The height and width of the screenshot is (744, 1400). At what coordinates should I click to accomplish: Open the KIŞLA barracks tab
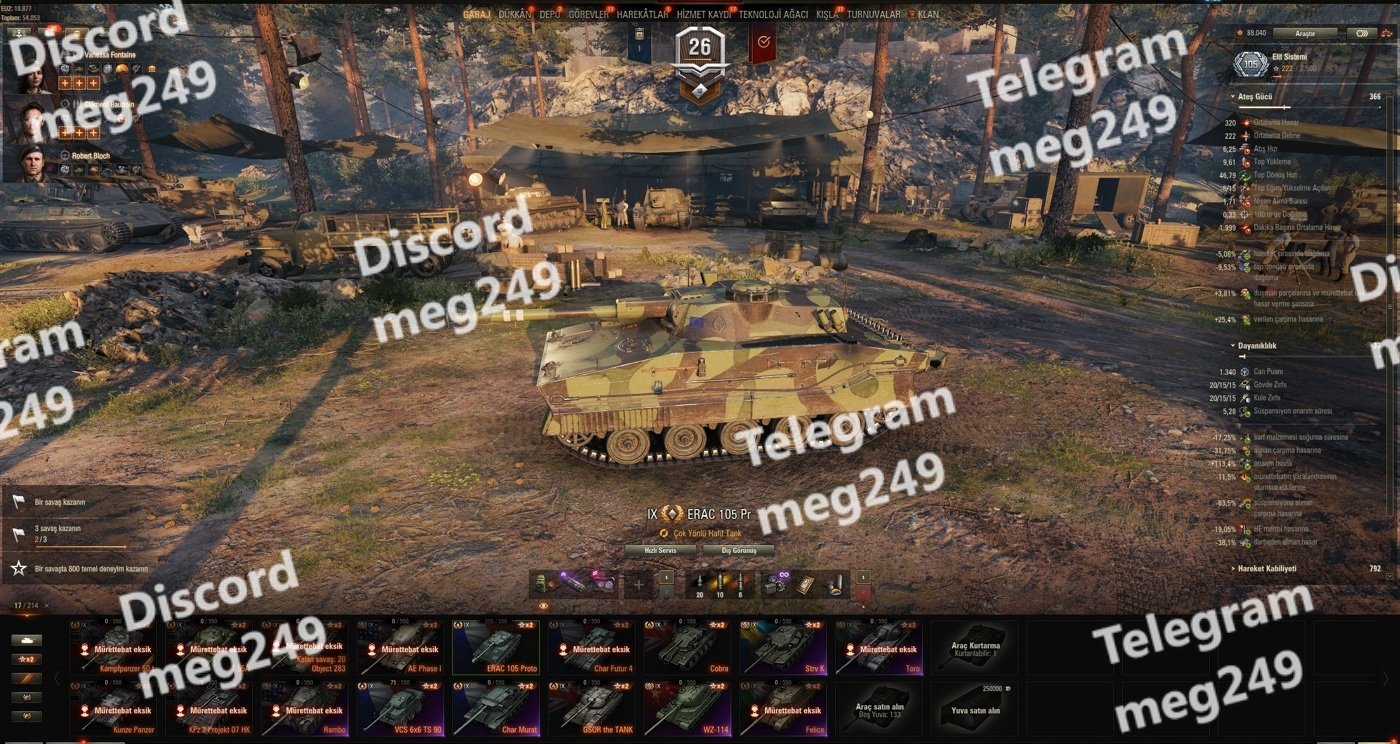coord(827,15)
